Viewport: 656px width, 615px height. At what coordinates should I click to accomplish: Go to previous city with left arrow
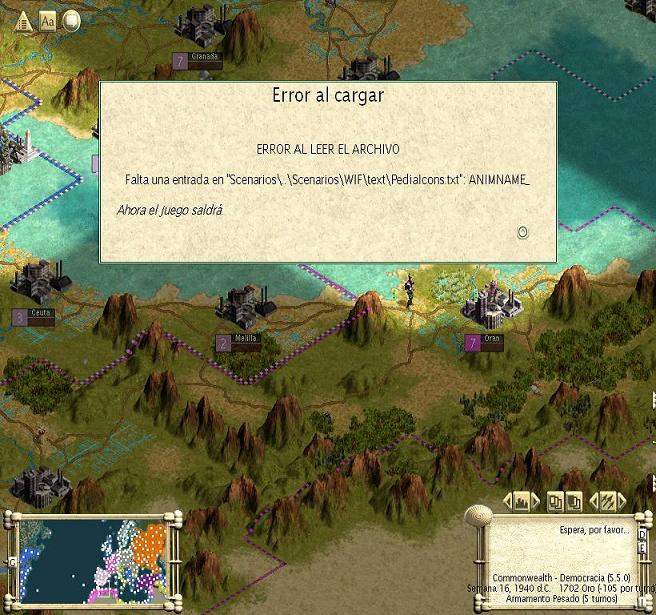(x=507, y=500)
